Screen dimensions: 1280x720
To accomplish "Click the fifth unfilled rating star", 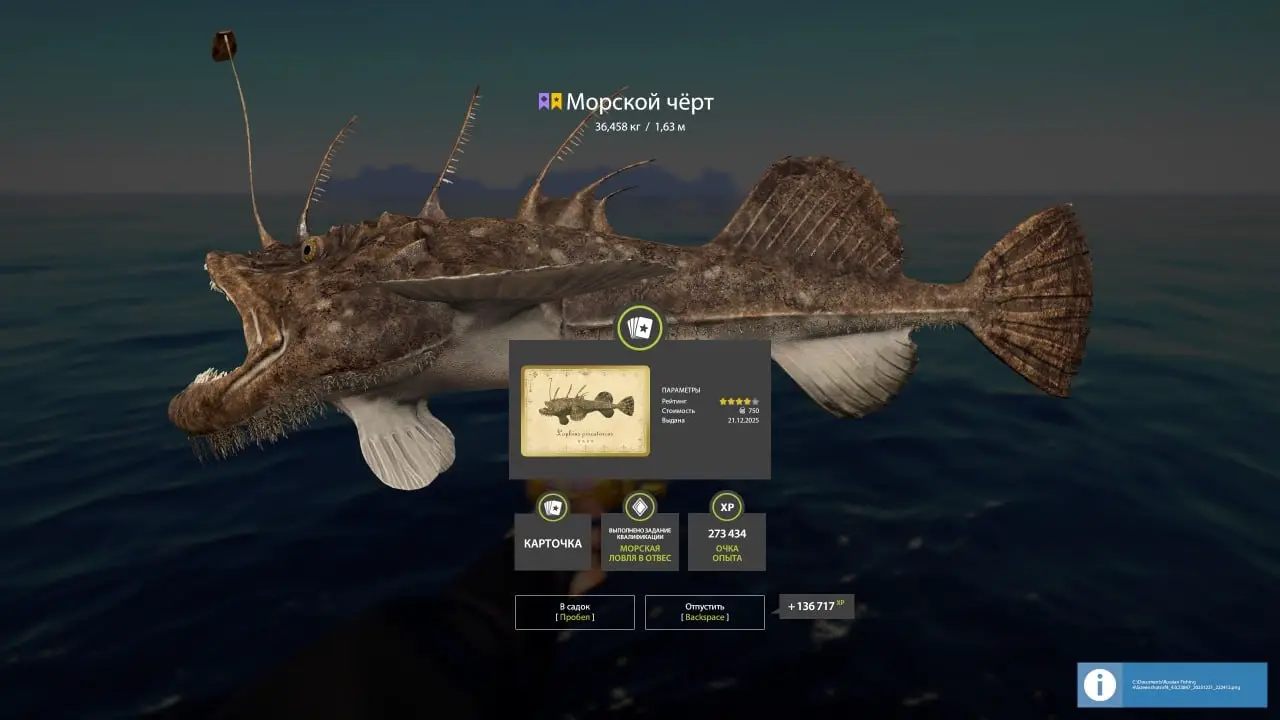I will pos(755,401).
